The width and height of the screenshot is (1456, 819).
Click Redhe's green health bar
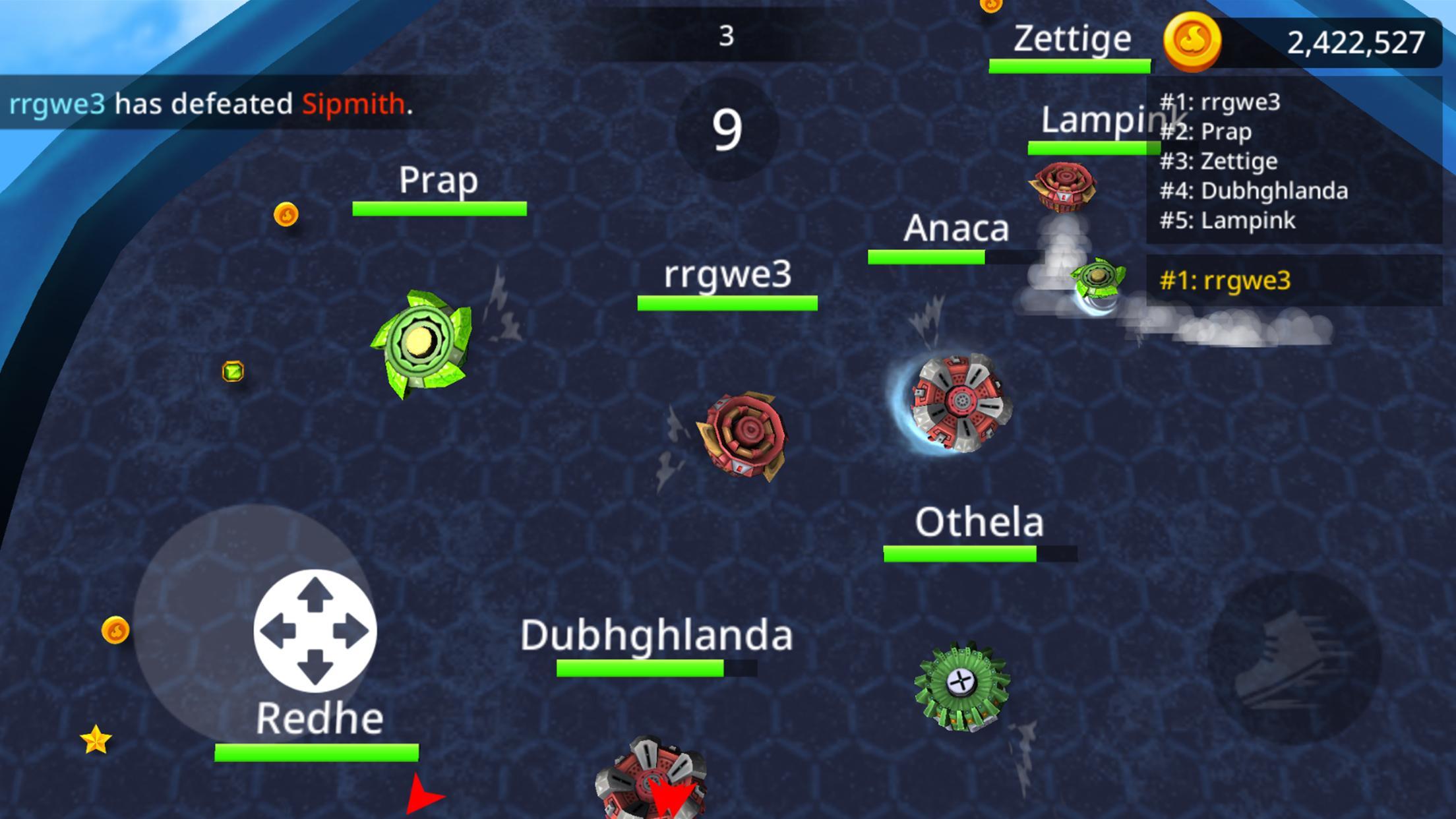point(318,752)
